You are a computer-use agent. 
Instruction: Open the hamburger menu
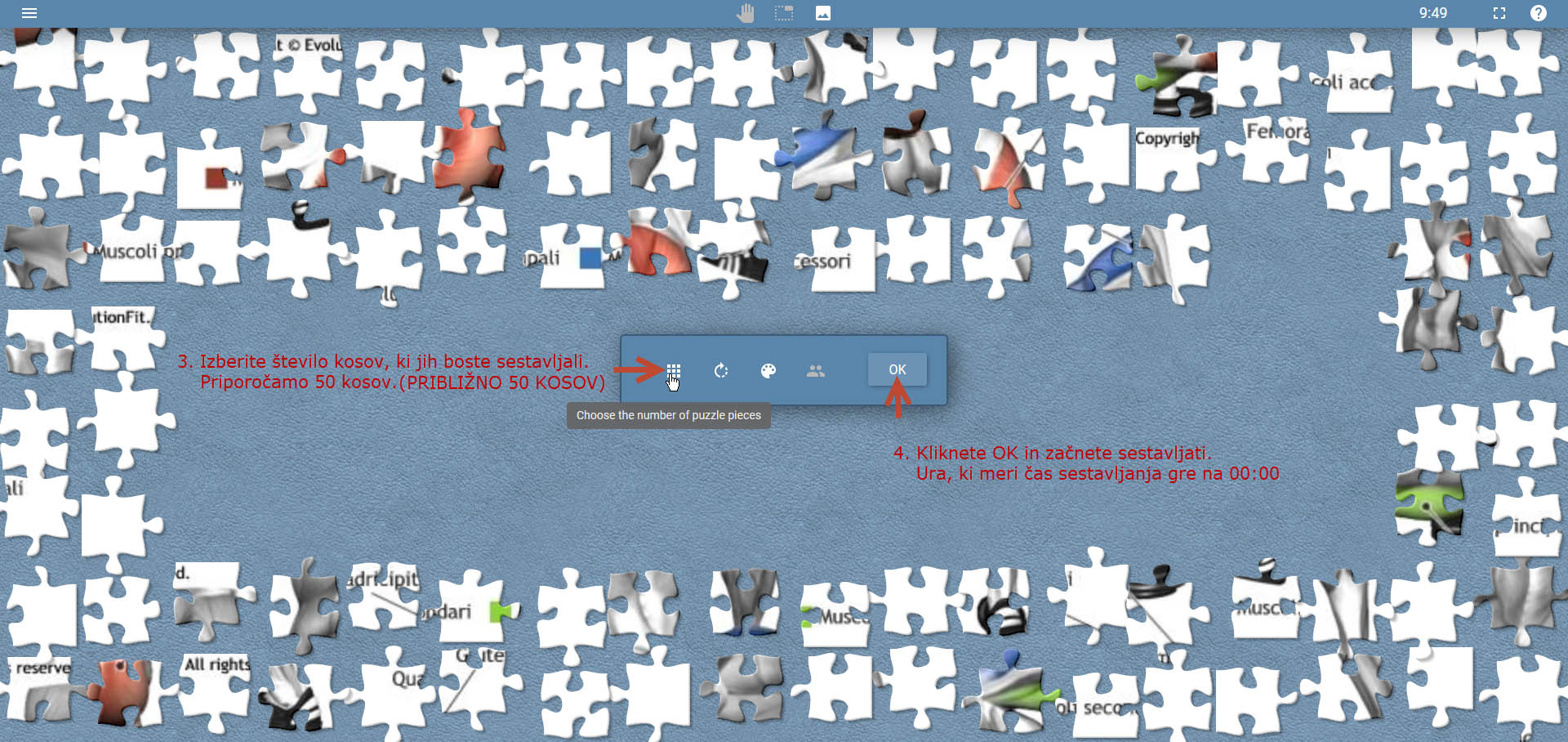point(29,13)
